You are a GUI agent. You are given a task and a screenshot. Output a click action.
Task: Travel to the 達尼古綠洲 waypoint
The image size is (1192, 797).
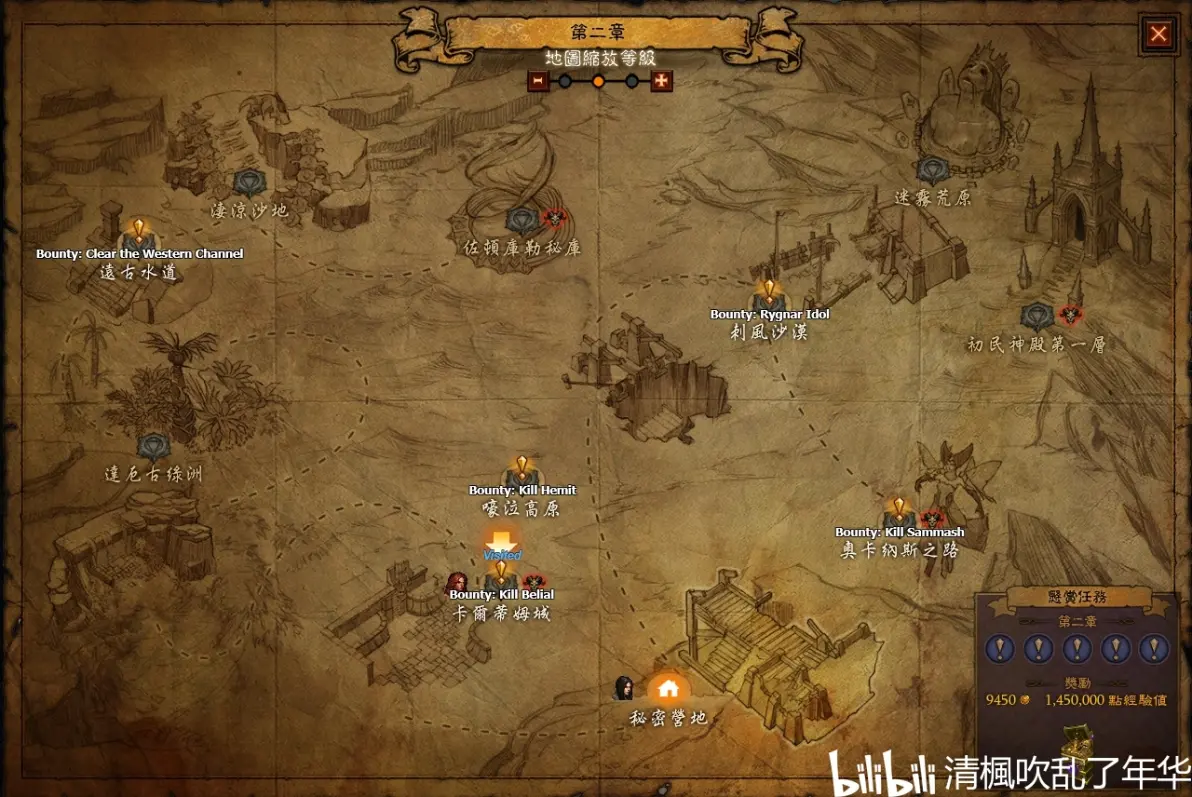pyautogui.click(x=153, y=447)
